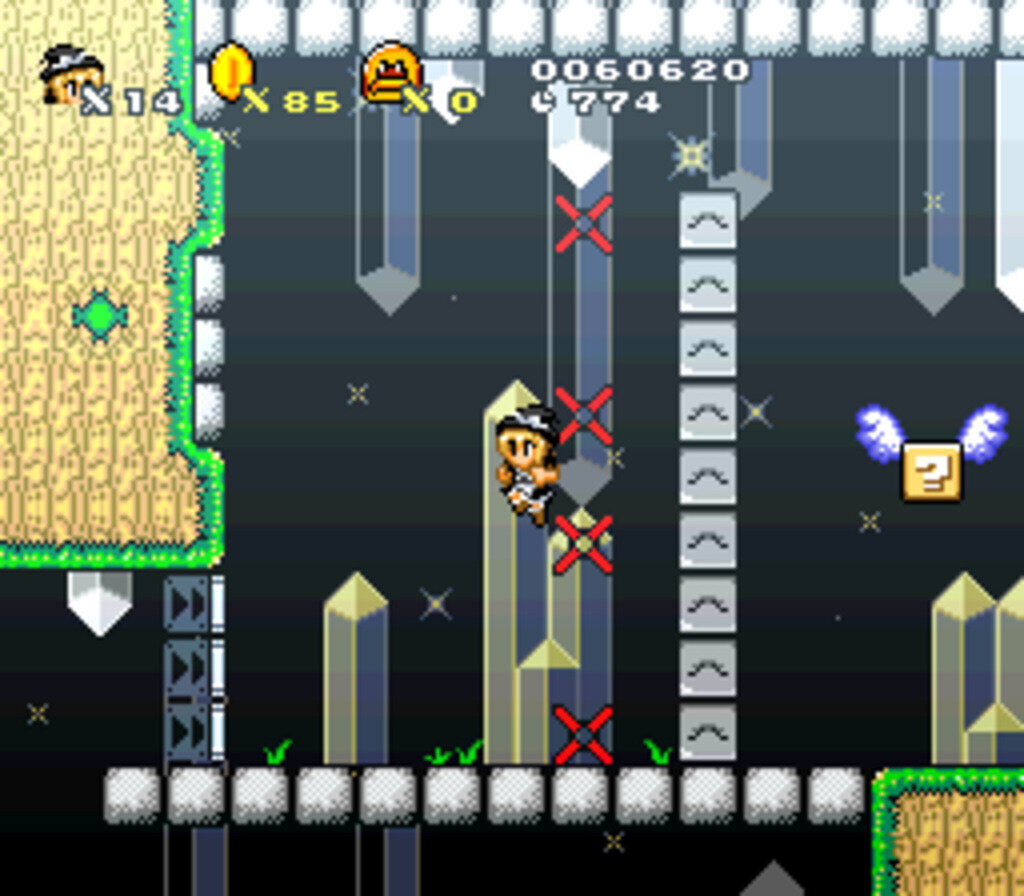The image size is (1024, 896).
Task: Click the character head lives icon
Action: click(x=70, y=74)
